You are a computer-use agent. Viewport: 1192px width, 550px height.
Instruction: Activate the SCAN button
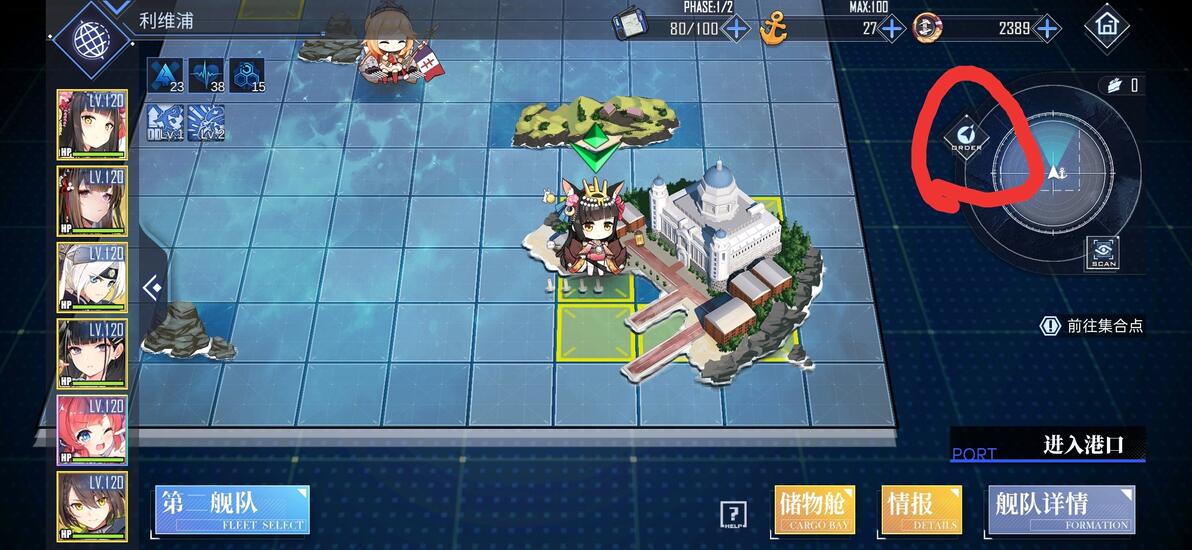click(1104, 252)
